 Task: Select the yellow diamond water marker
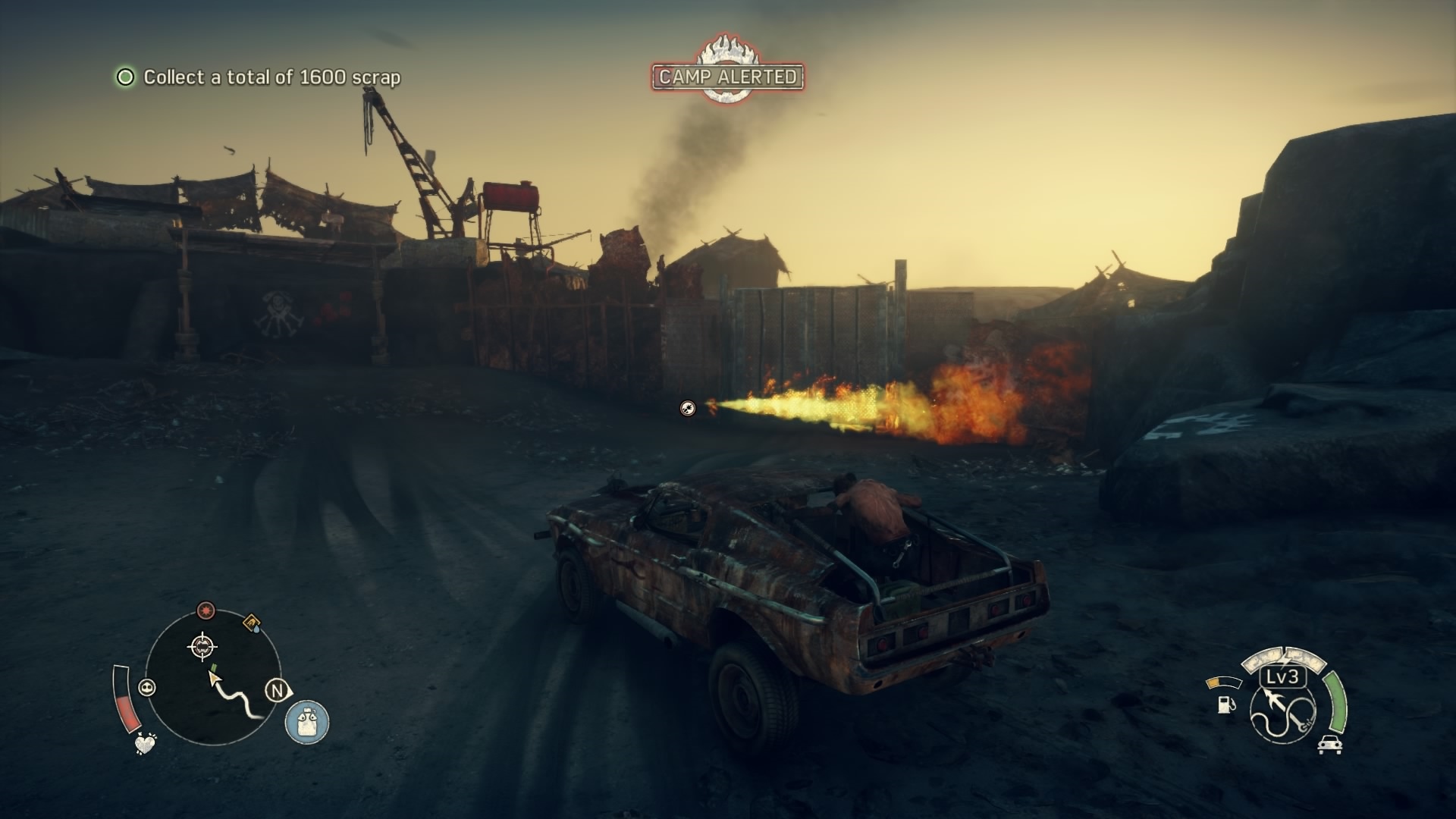click(251, 623)
